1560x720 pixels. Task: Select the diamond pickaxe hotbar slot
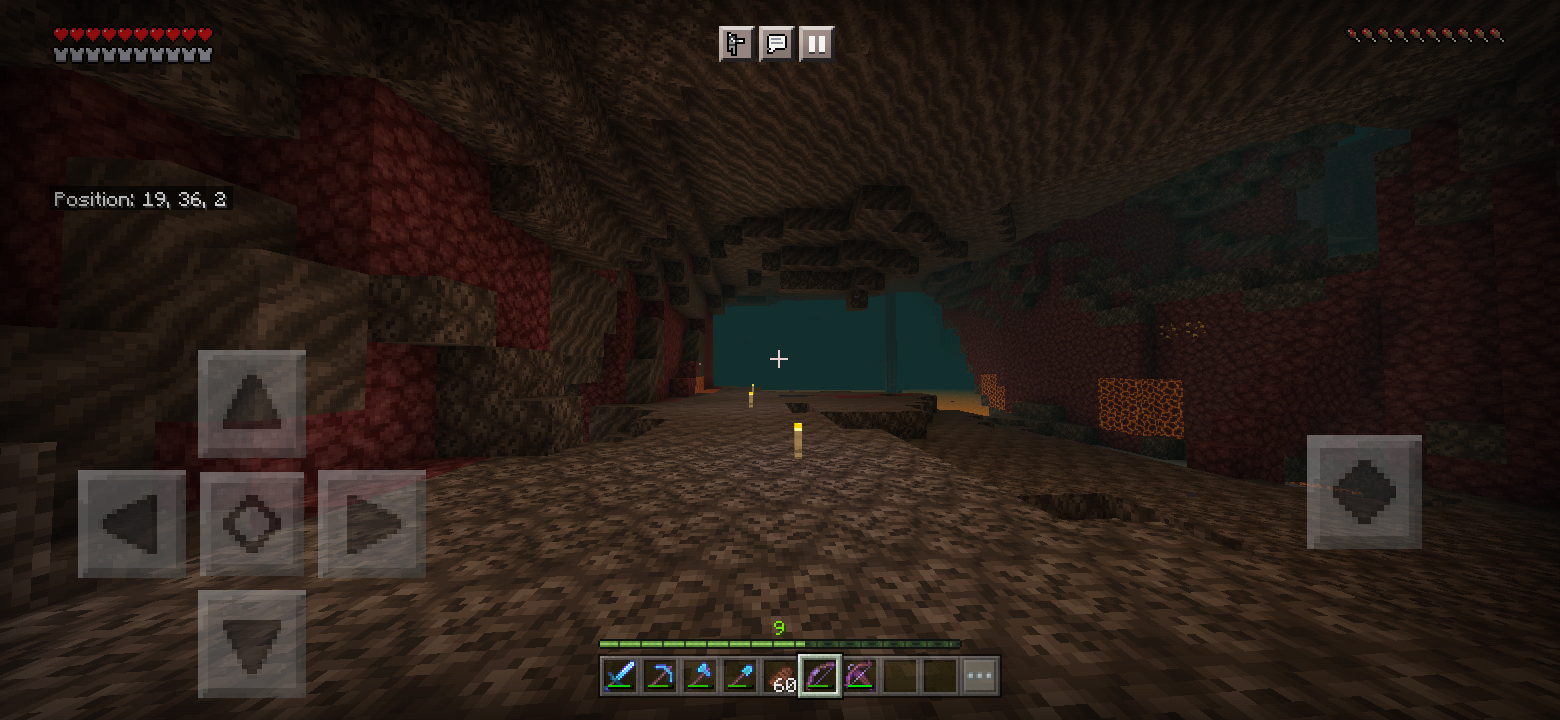coord(660,677)
